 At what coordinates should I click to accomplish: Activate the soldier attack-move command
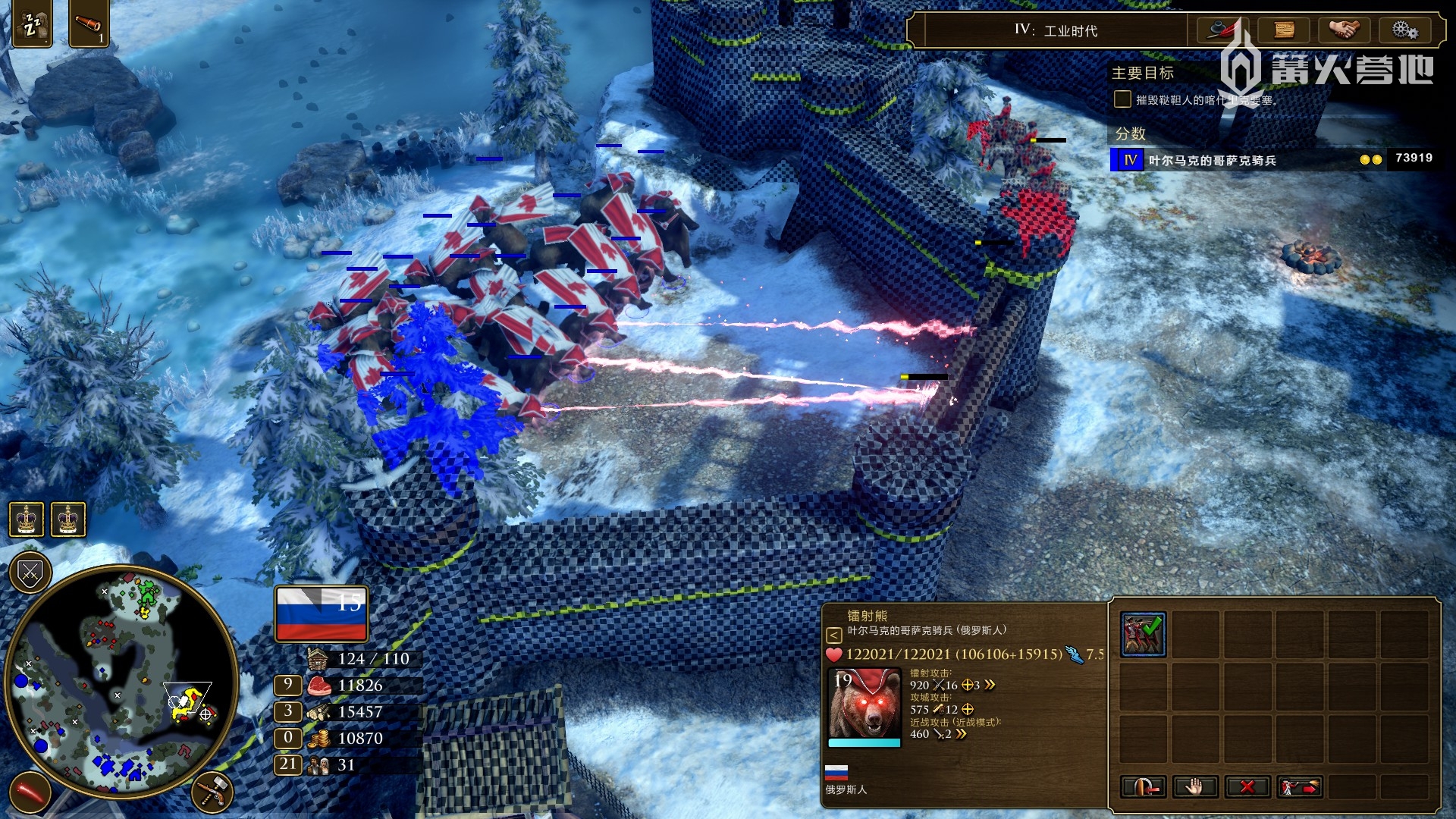click(1299, 786)
